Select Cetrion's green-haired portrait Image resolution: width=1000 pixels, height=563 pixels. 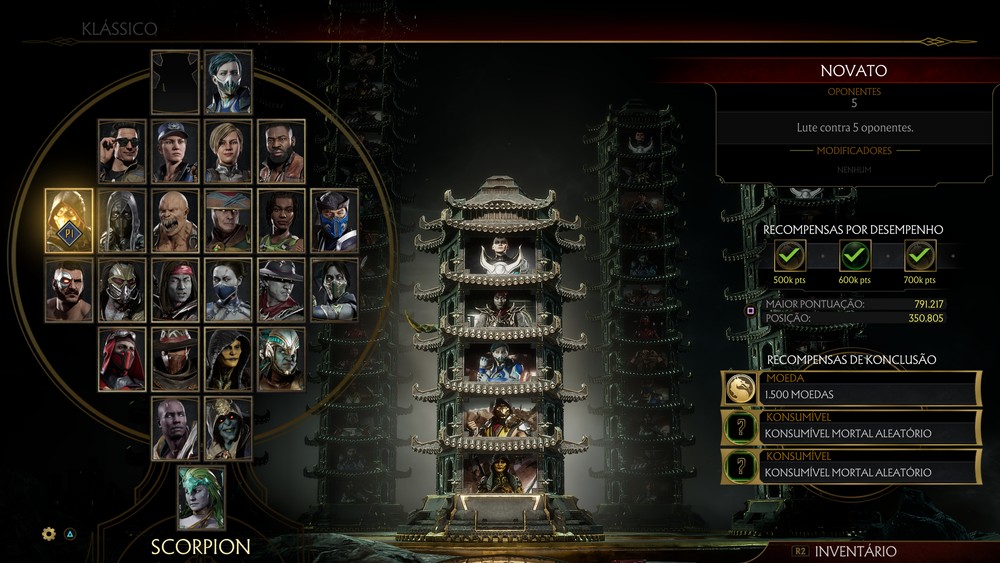click(x=201, y=497)
